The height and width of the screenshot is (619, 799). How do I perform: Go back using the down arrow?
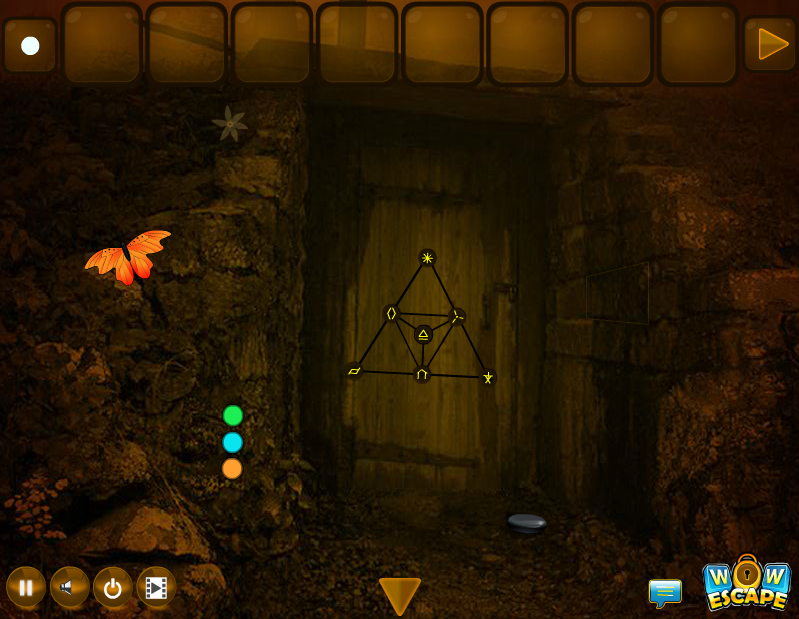(400, 595)
